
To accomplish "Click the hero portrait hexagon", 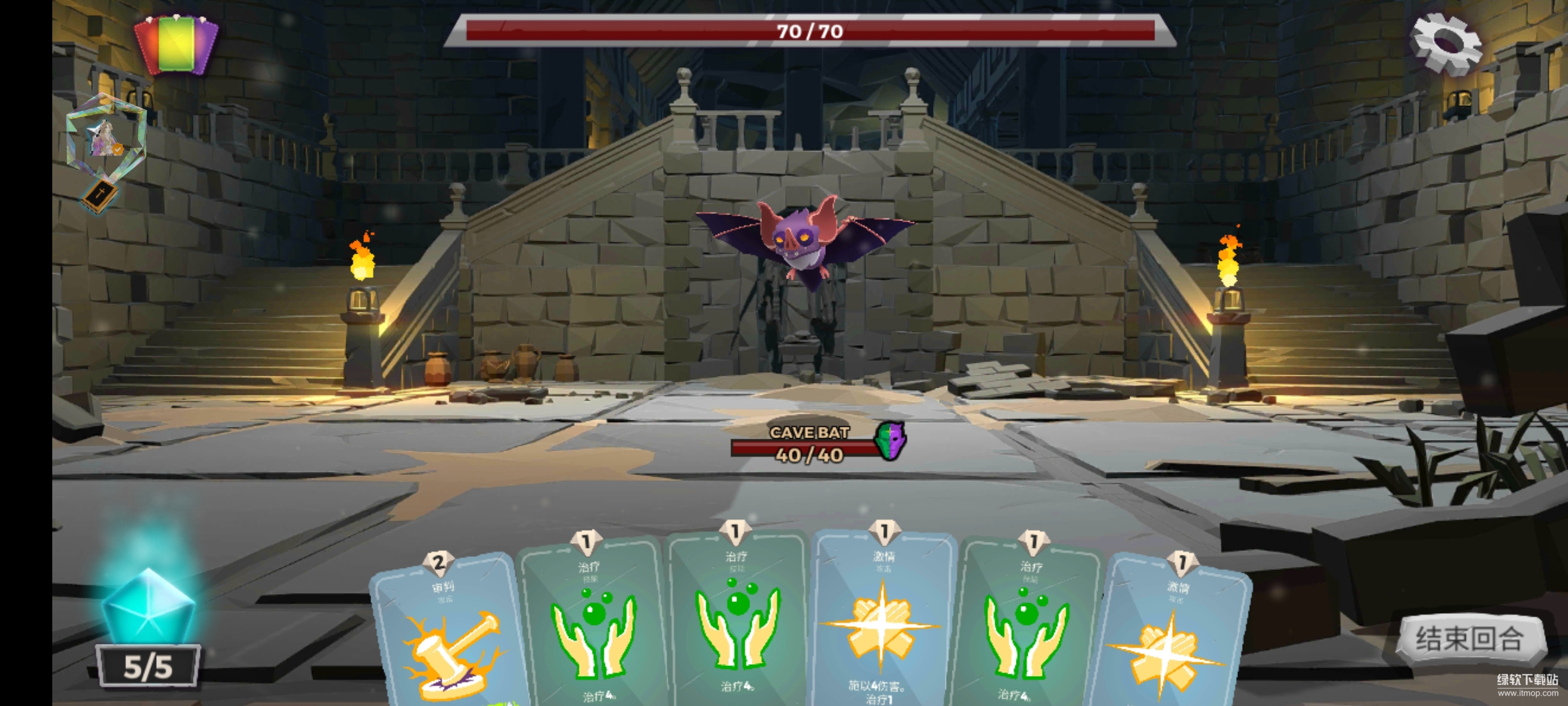I will click(x=106, y=139).
